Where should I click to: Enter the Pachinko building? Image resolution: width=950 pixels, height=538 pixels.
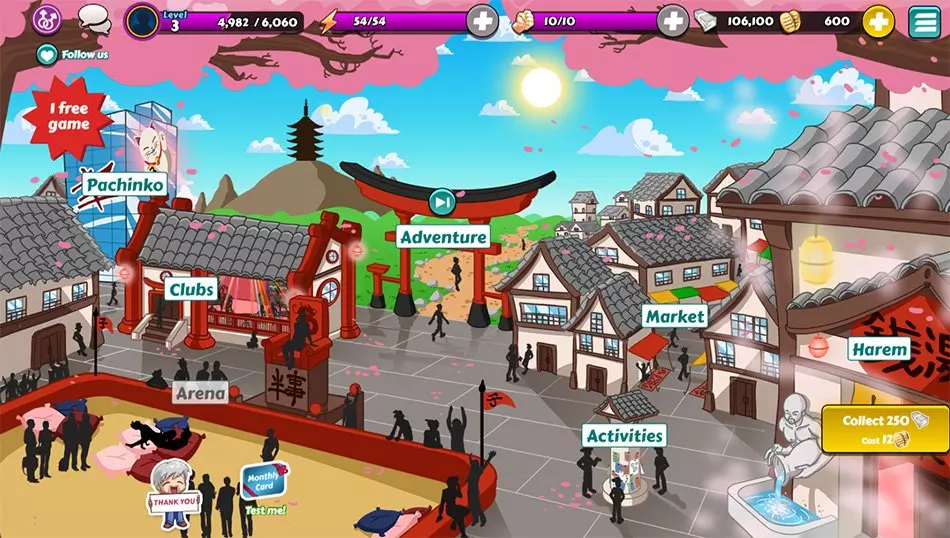point(125,185)
